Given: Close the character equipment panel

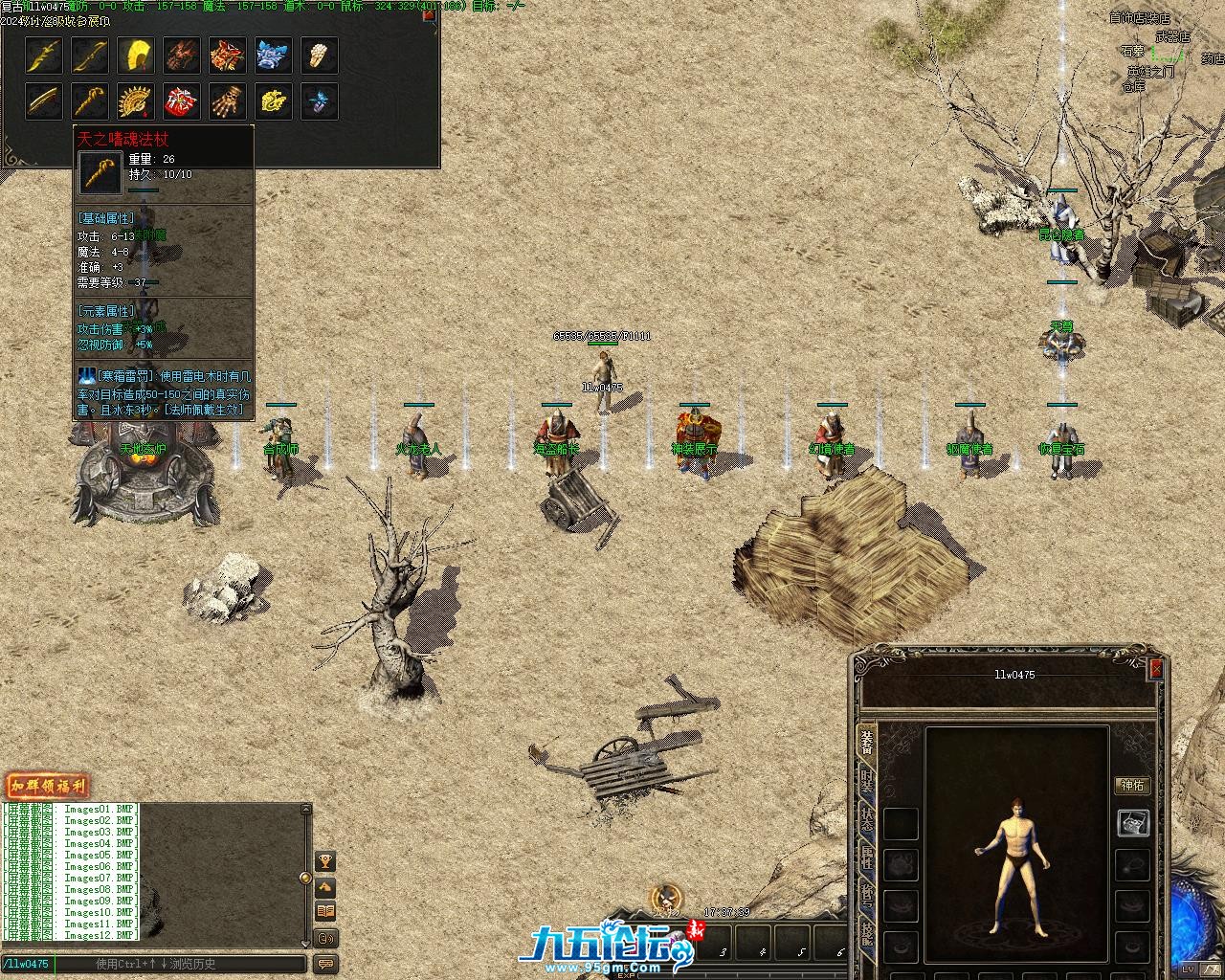Looking at the screenshot, I should 1156,669.
